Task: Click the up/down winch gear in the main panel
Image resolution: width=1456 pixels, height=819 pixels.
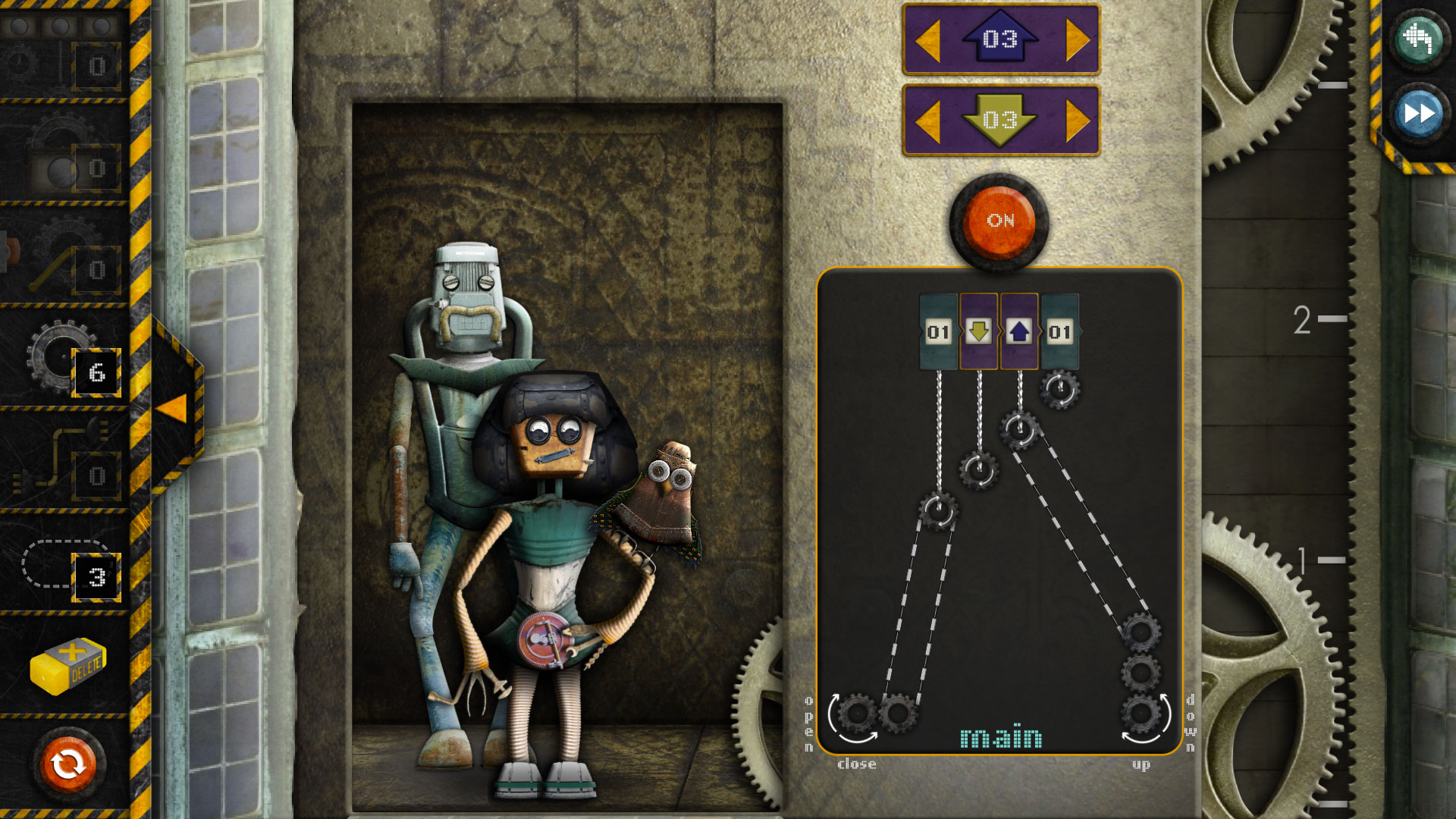Action: [x=1141, y=711]
